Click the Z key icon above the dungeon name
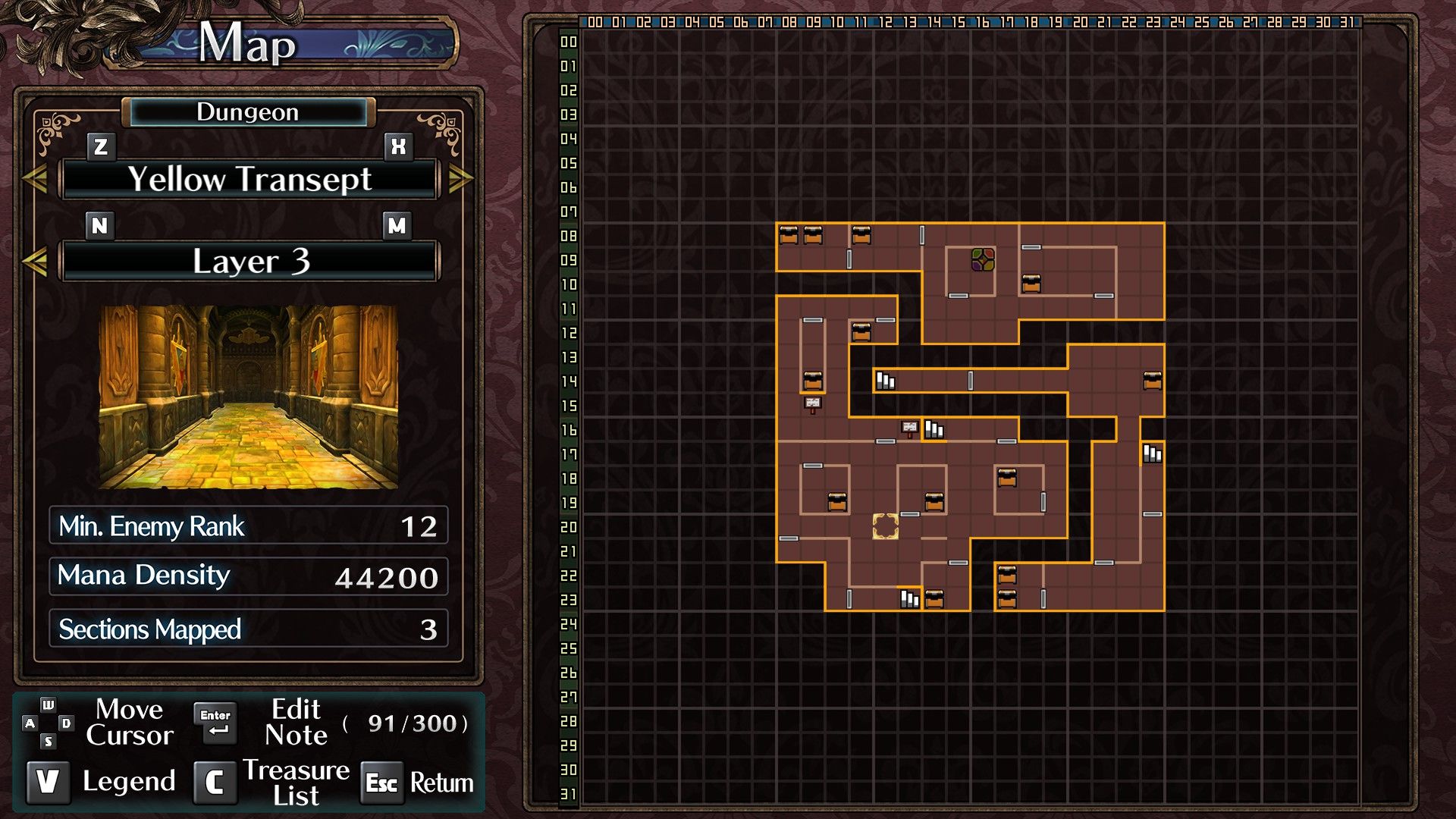1456x819 pixels. click(99, 144)
